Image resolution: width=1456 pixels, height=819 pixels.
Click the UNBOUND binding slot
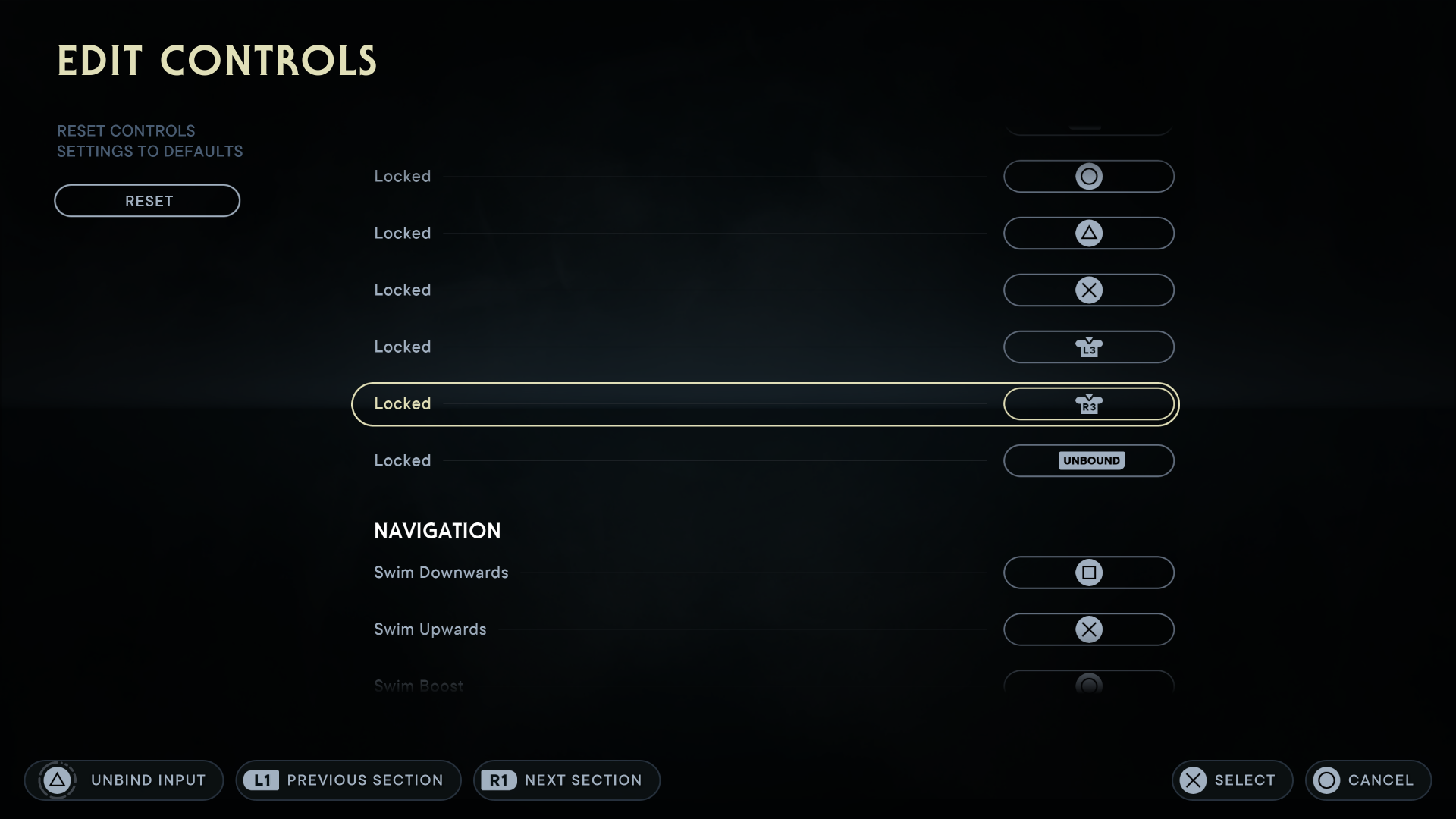[x=1089, y=460]
